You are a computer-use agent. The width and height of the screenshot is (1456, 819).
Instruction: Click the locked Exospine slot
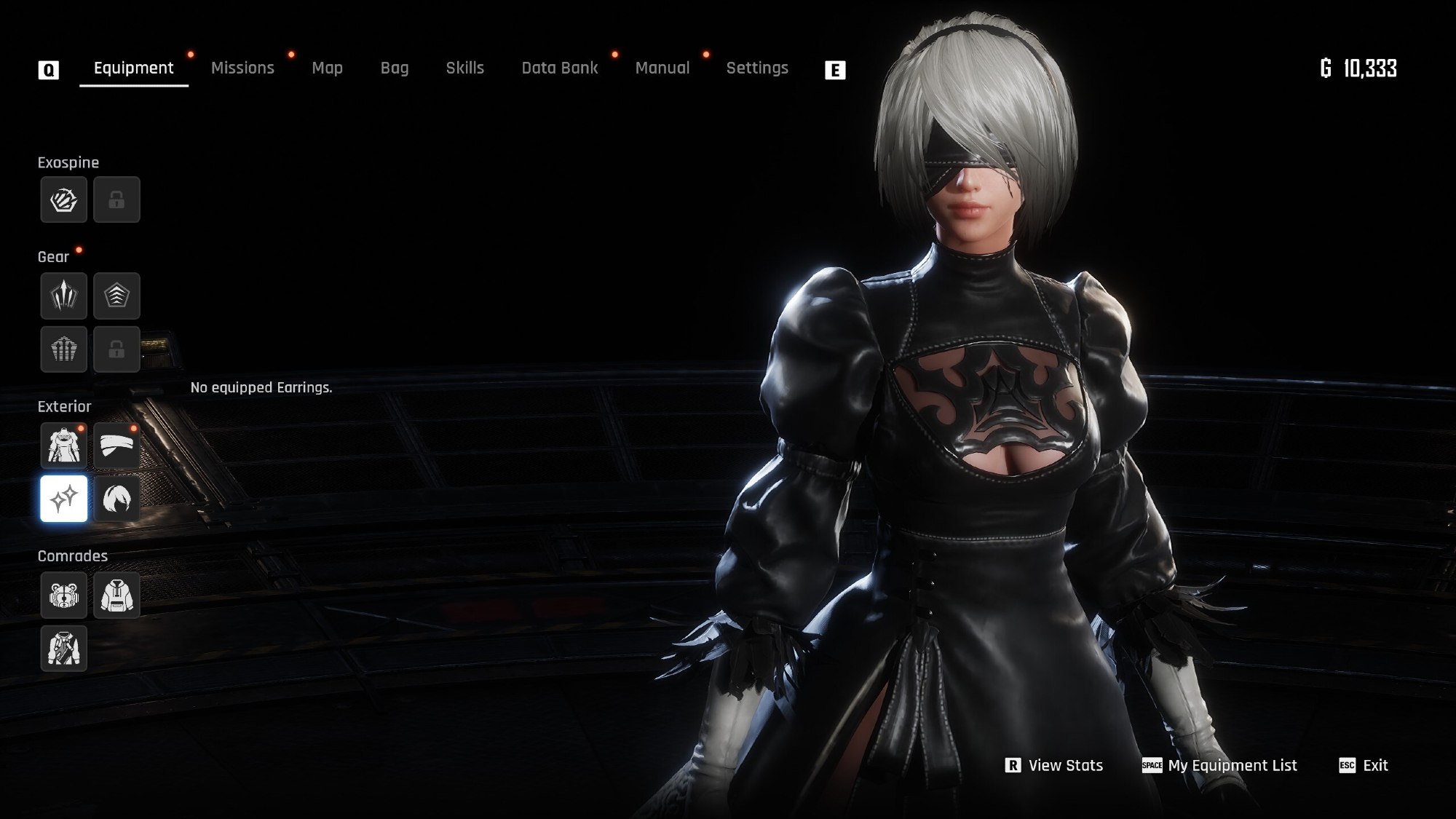coord(116,199)
